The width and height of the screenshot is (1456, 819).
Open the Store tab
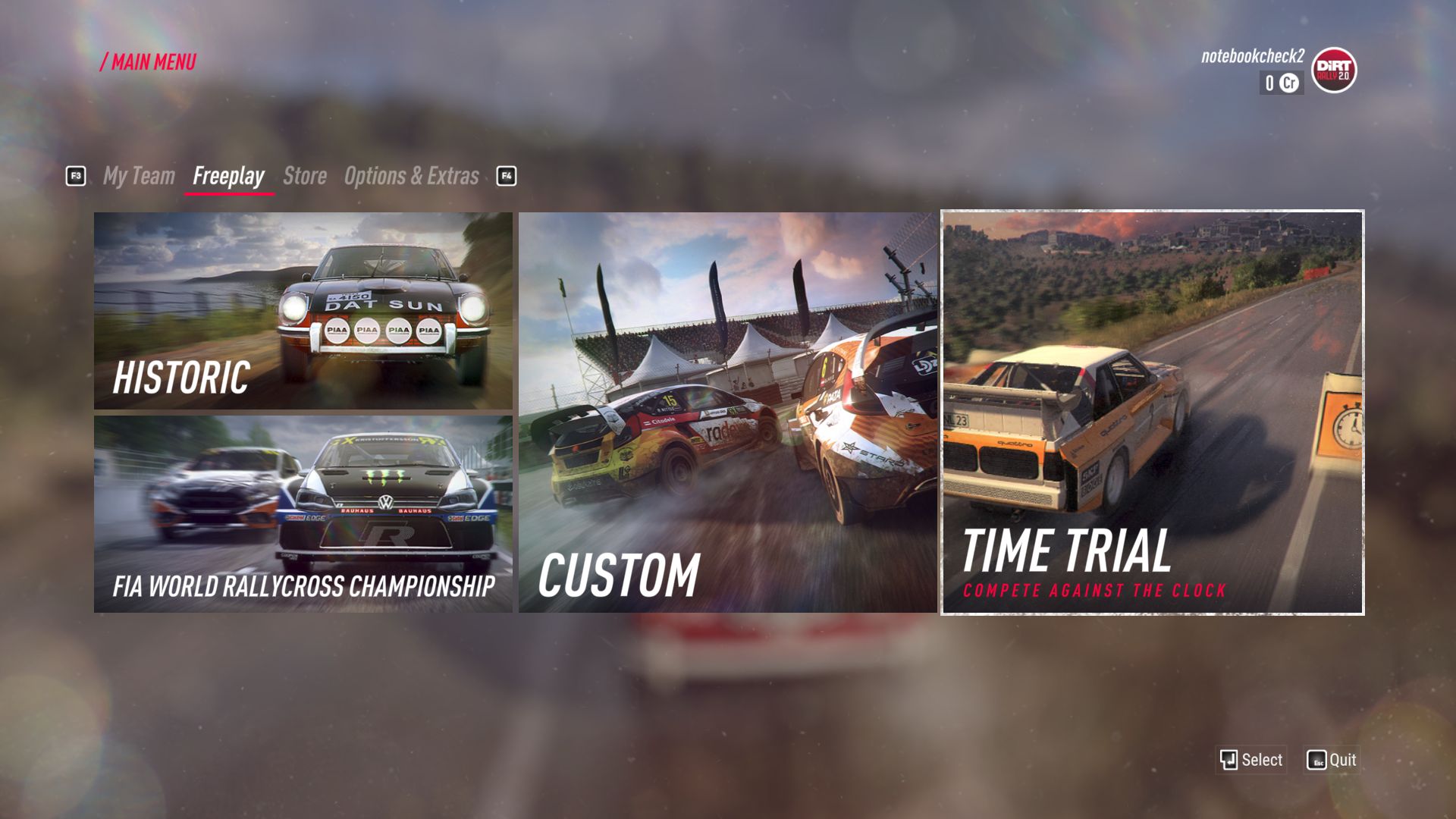pos(305,176)
